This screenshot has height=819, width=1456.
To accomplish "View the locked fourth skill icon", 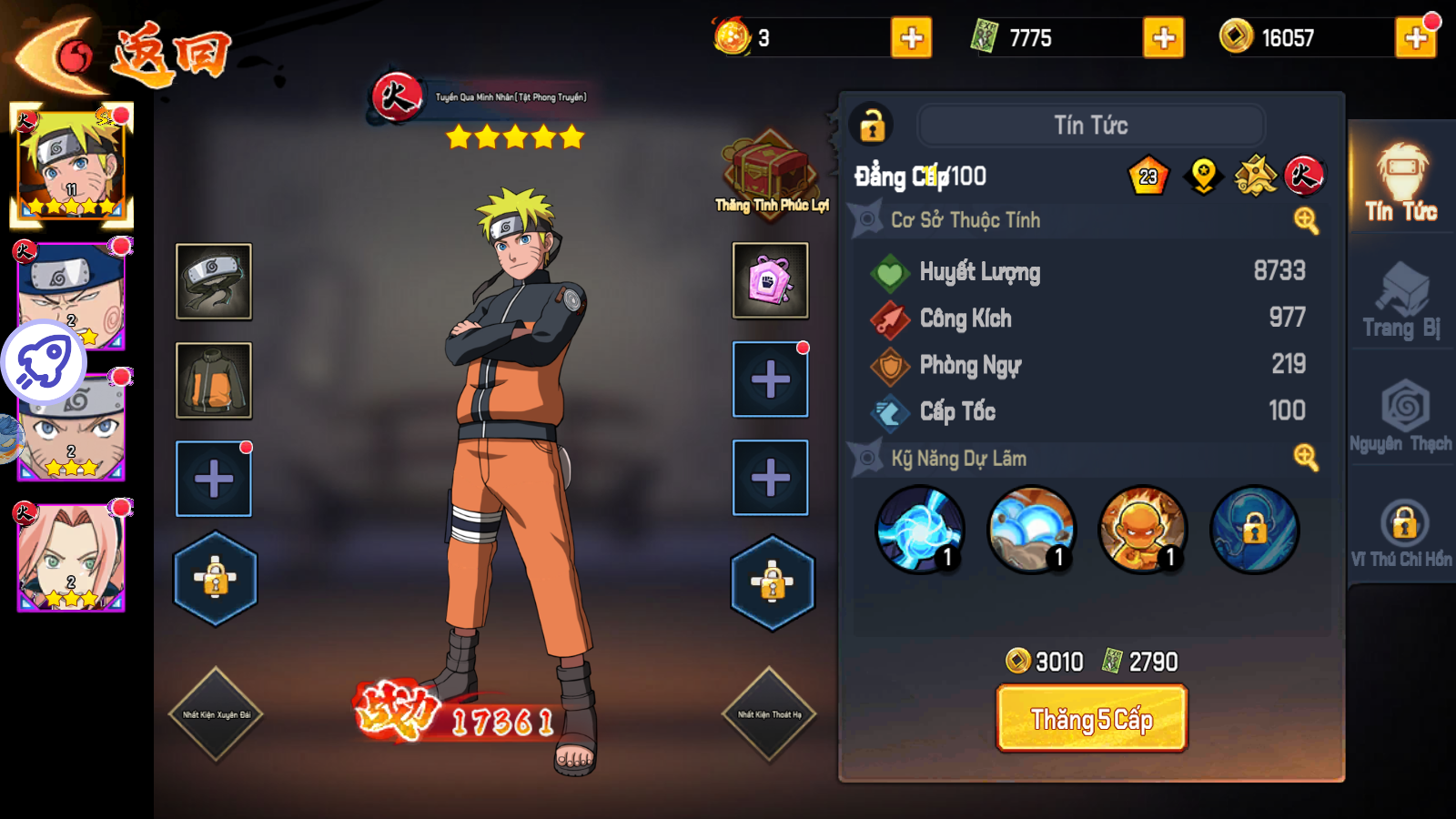I will [x=1254, y=530].
